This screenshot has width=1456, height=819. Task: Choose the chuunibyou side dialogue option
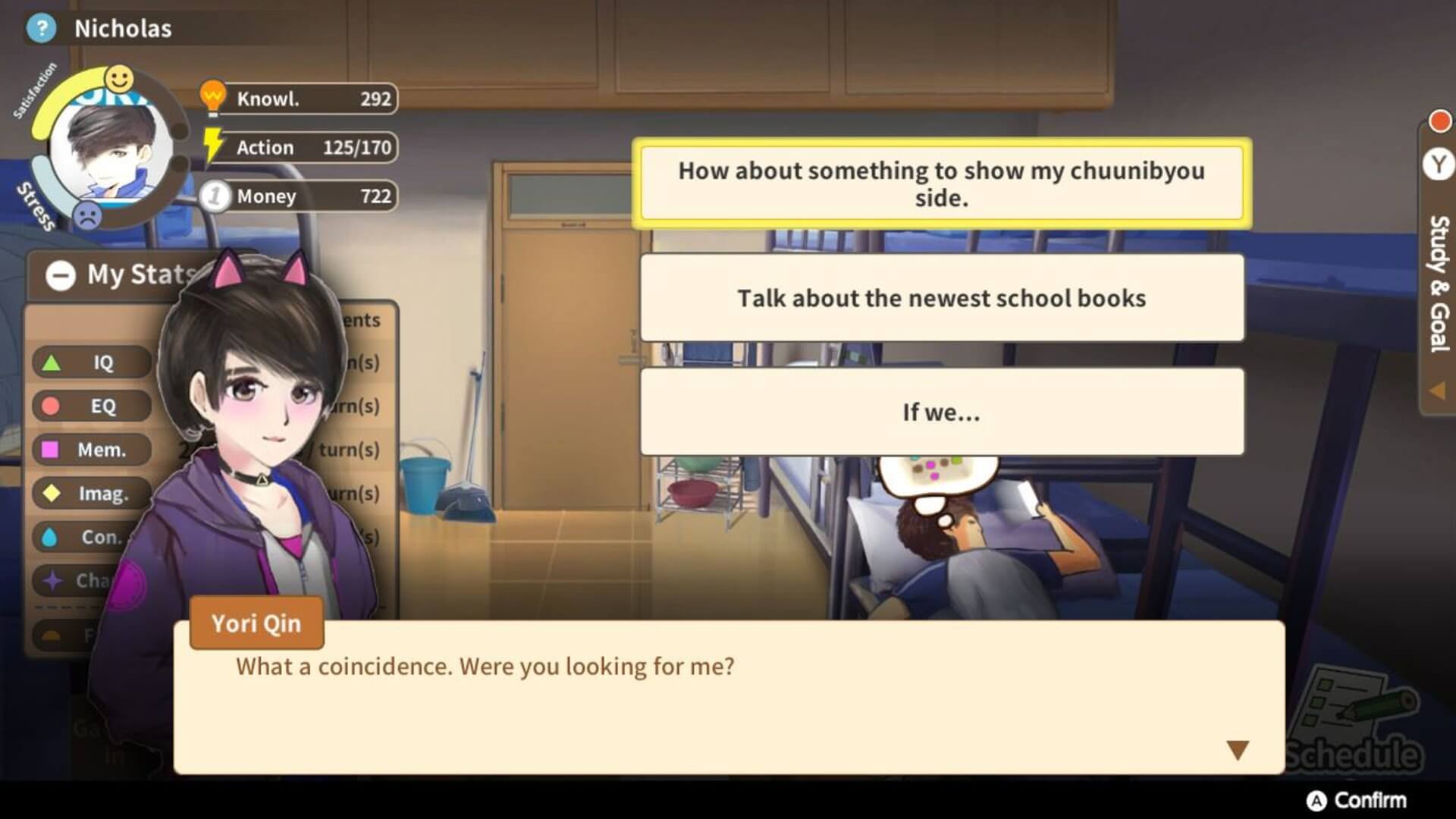(941, 183)
